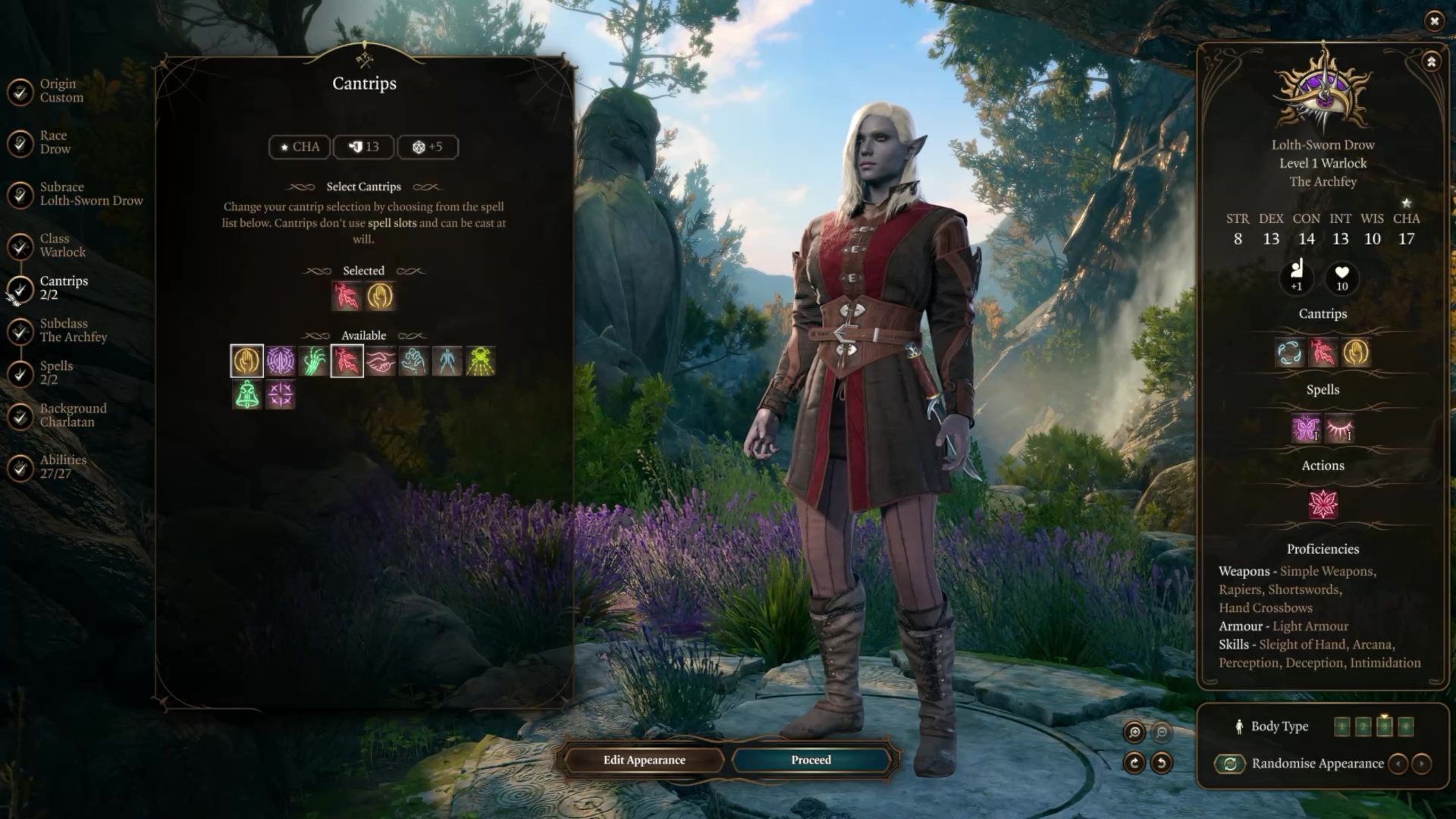Image resolution: width=1456 pixels, height=819 pixels.
Task: Proceed to the next creation step
Action: (811, 760)
